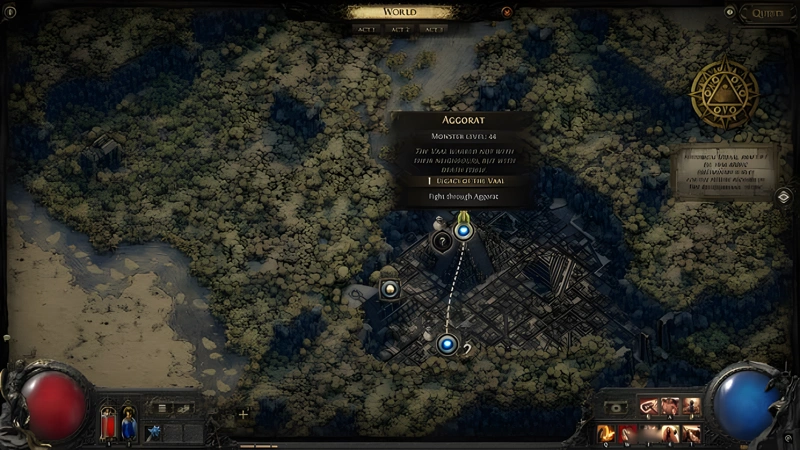800x450 pixels.
Task: Switch to the Act 3 tab
Action: (433, 30)
